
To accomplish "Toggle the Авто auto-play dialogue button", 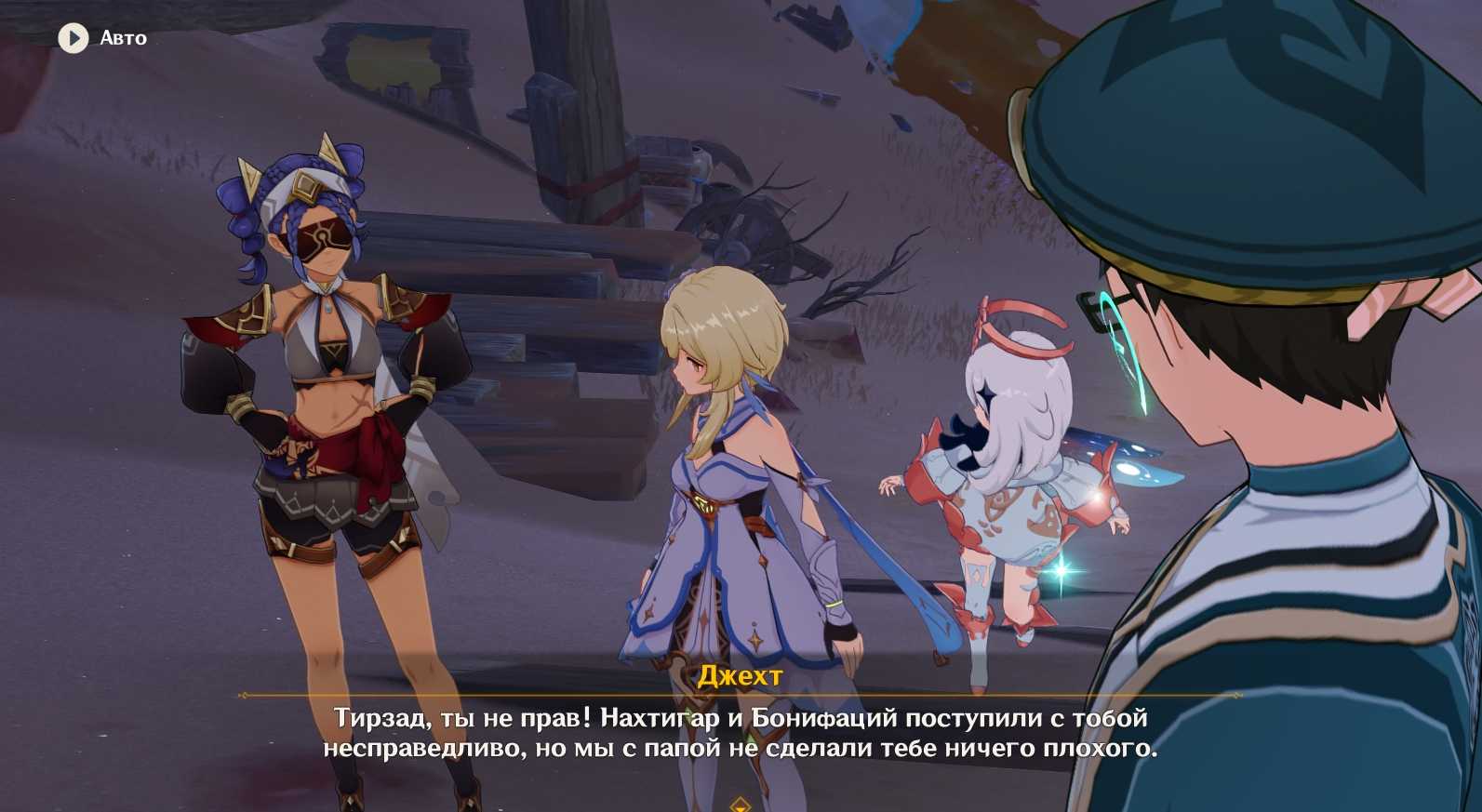I will point(73,38).
